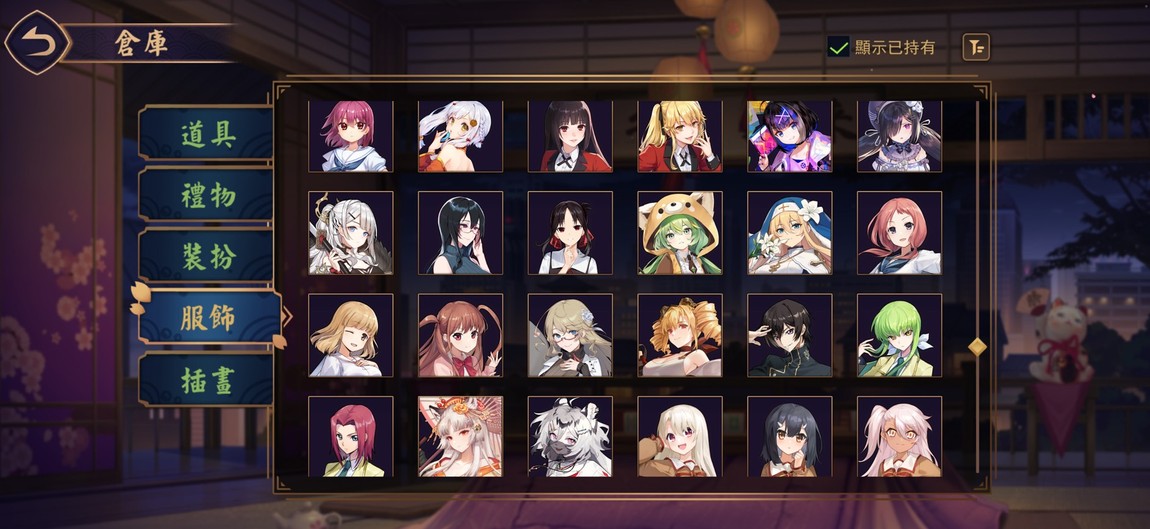
Task: Choose the dark-haired boy in black uniform
Action: coord(790,335)
